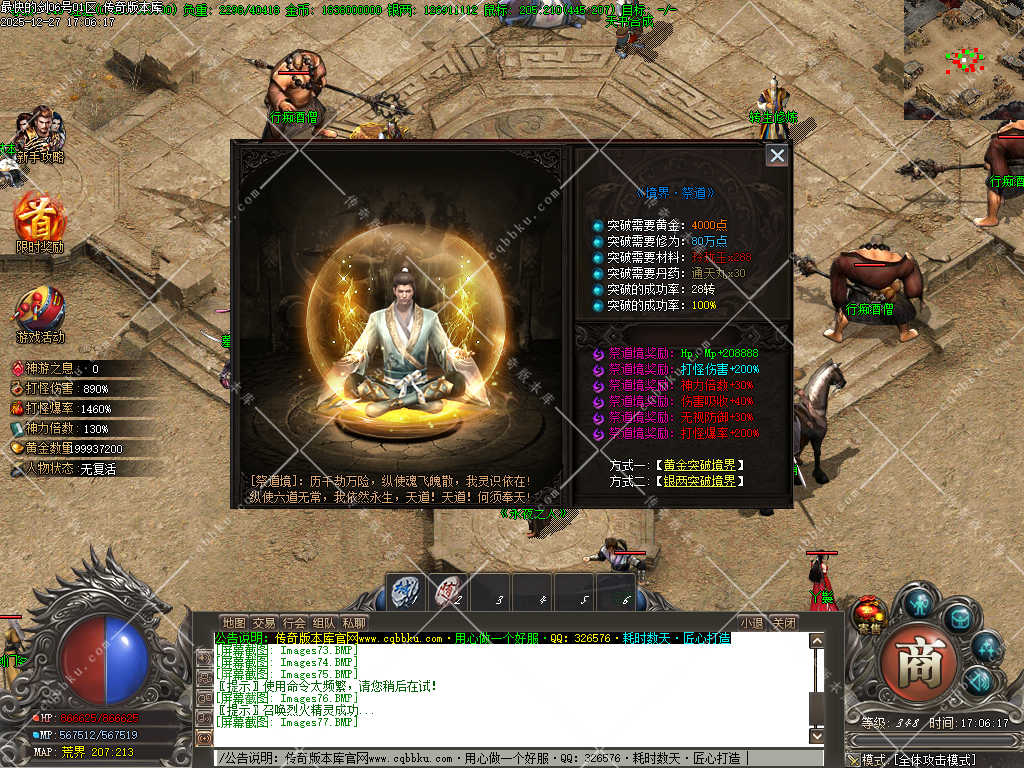1024x768 pixels.
Task: Open the 行会 guild button
Action: click(x=294, y=623)
